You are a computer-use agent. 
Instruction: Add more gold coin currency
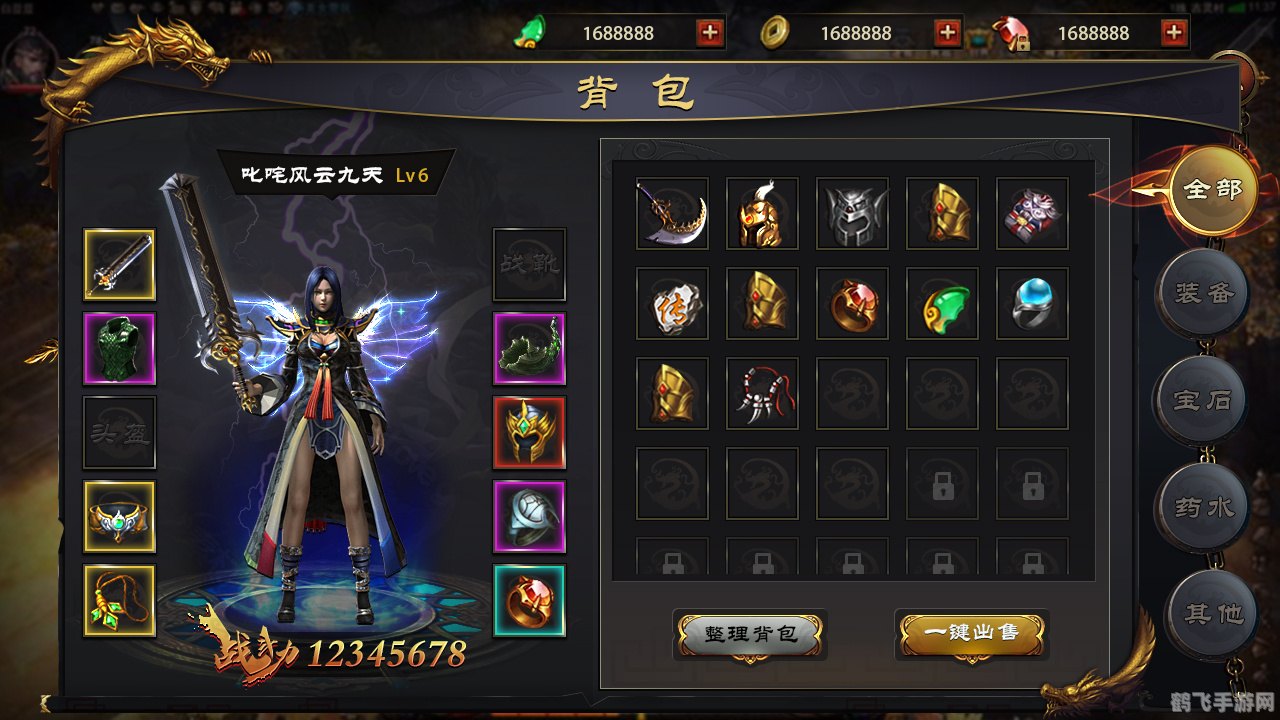coord(947,33)
